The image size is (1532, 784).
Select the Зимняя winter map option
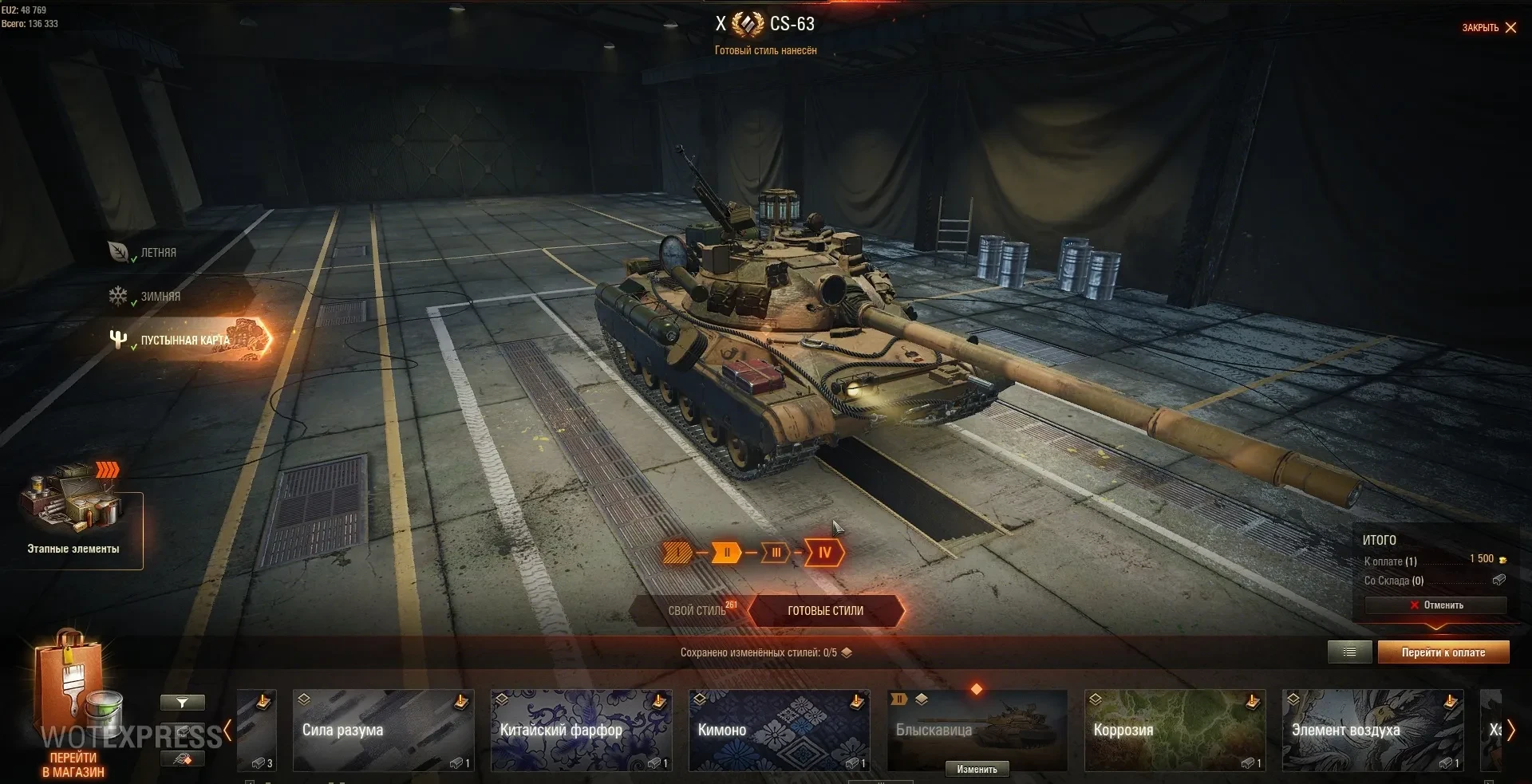[x=160, y=297]
